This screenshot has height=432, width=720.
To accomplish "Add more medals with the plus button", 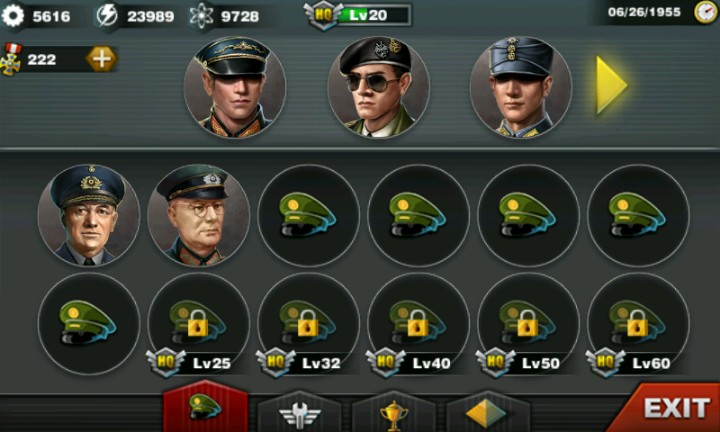I will pos(101,59).
